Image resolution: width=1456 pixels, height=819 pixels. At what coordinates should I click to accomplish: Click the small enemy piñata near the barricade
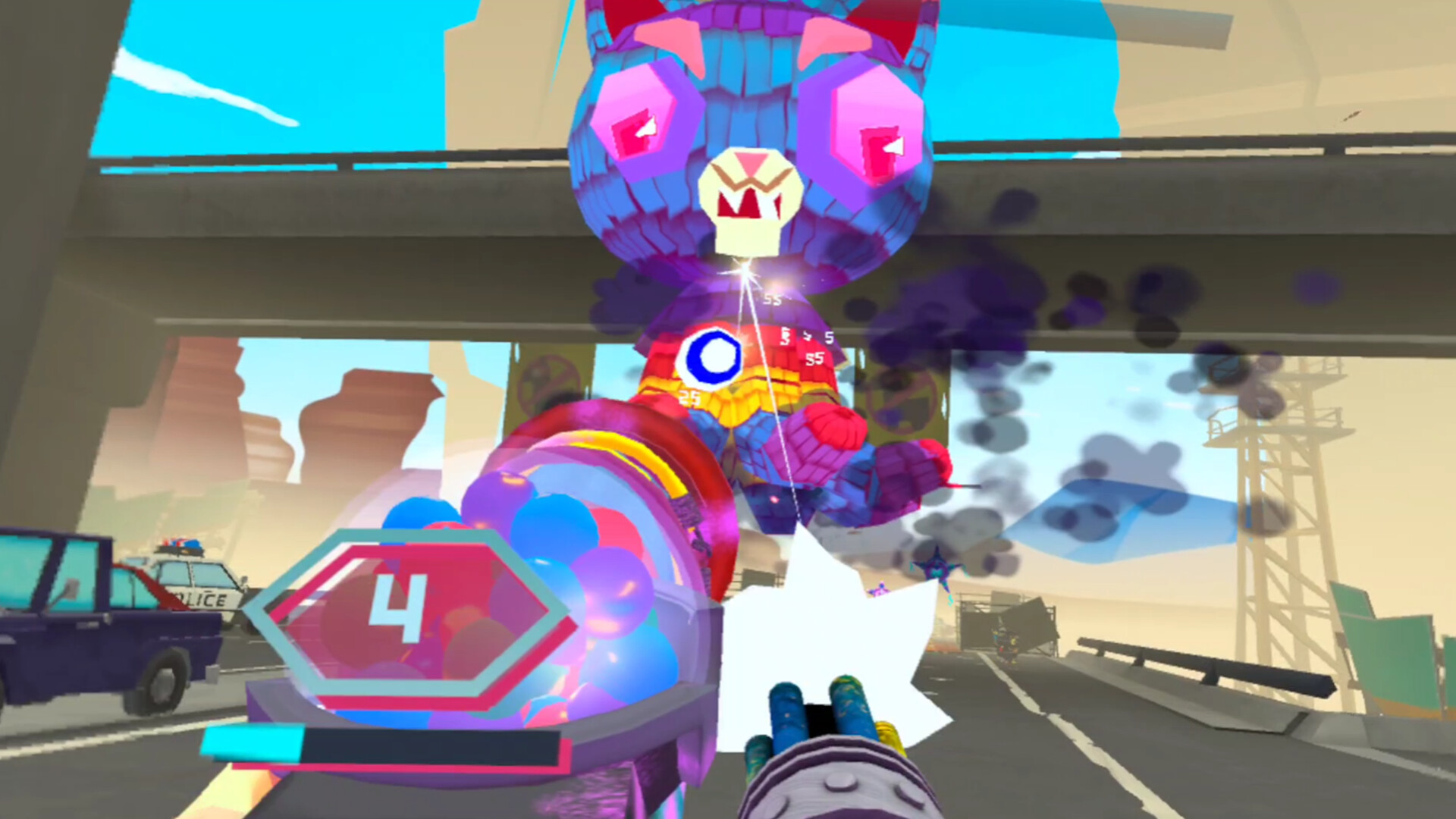[x=1005, y=641]
